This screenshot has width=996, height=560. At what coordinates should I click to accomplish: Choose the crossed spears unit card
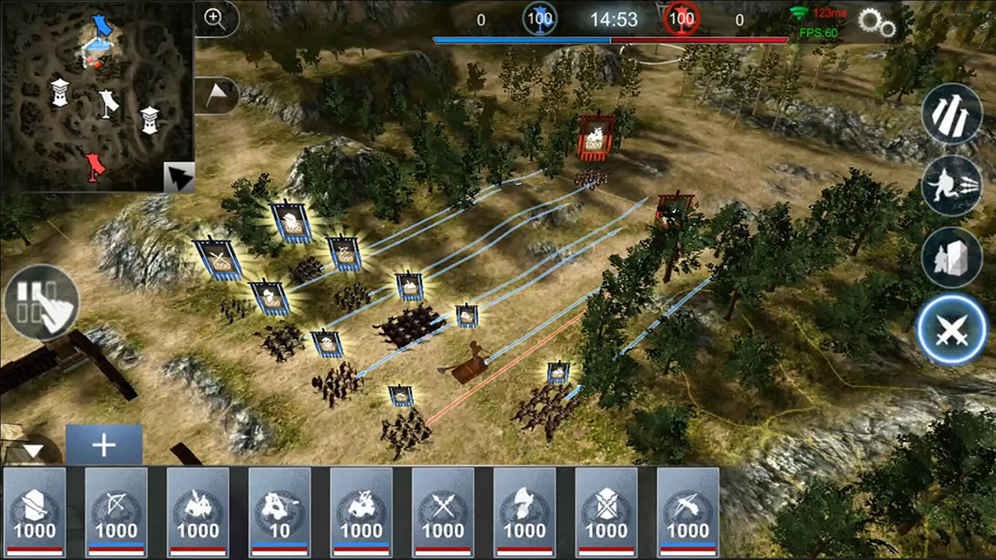point(444,512)
